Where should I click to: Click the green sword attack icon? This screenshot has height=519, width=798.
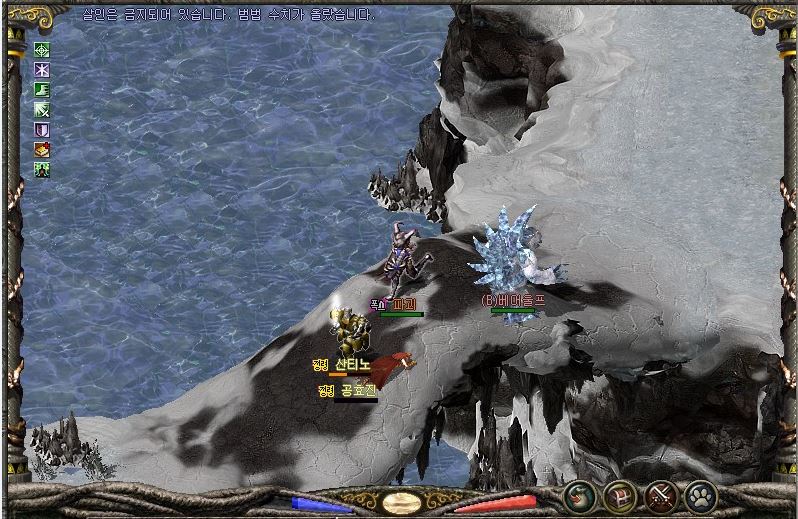tap(42, 109)
